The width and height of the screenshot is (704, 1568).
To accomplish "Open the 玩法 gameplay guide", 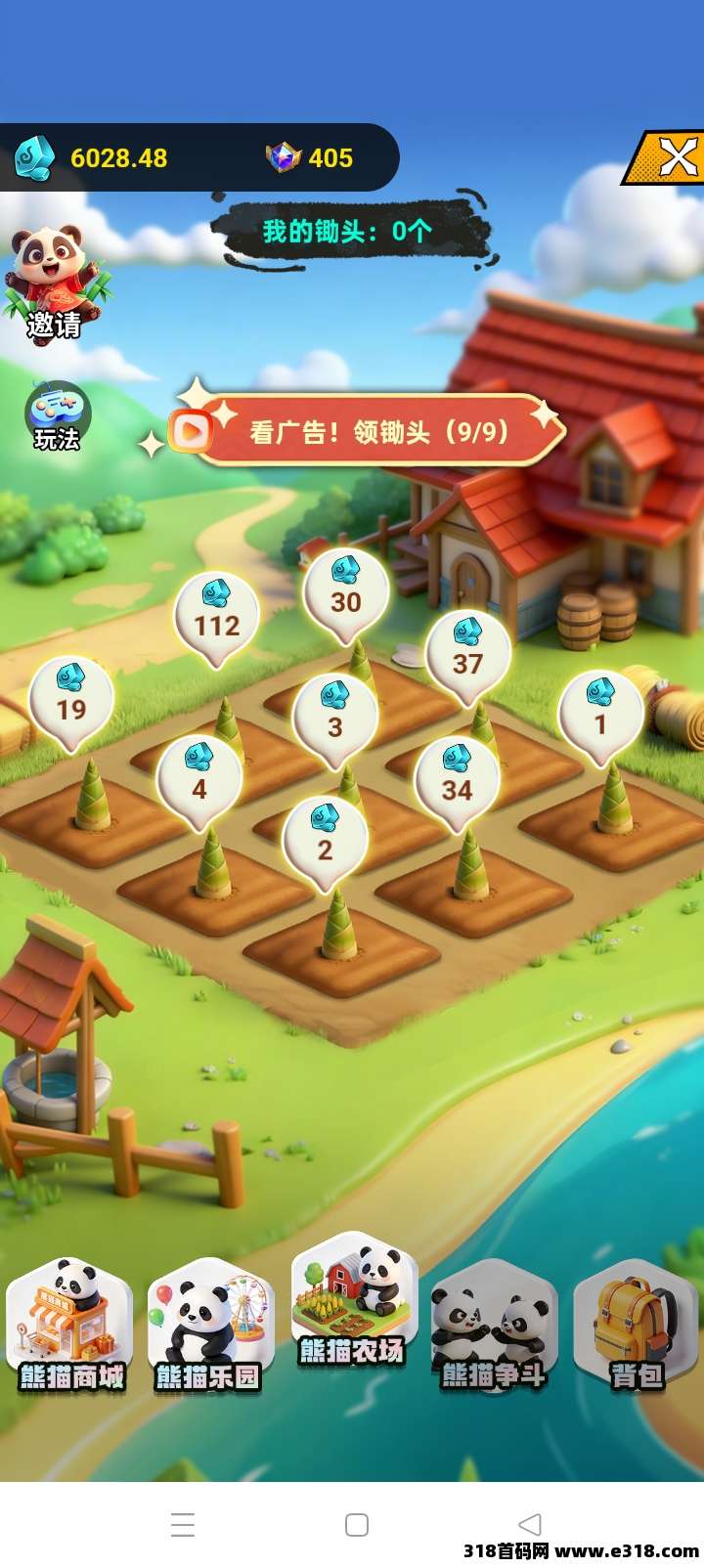I will 58,416.
